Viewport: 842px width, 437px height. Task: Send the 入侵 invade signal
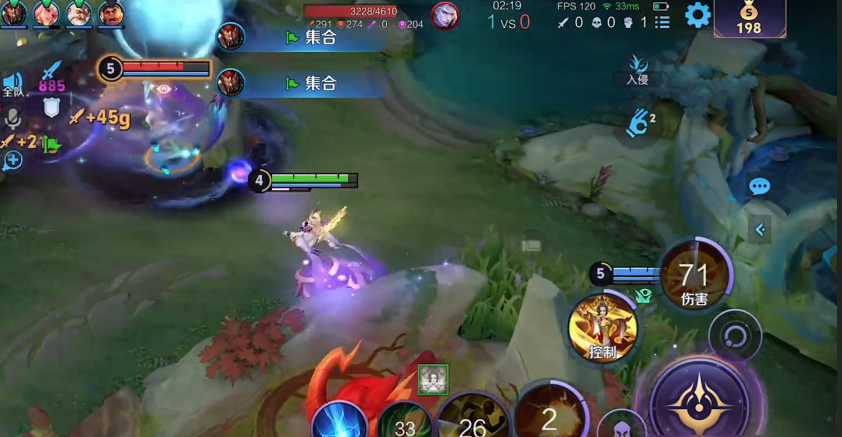point(638,70)
